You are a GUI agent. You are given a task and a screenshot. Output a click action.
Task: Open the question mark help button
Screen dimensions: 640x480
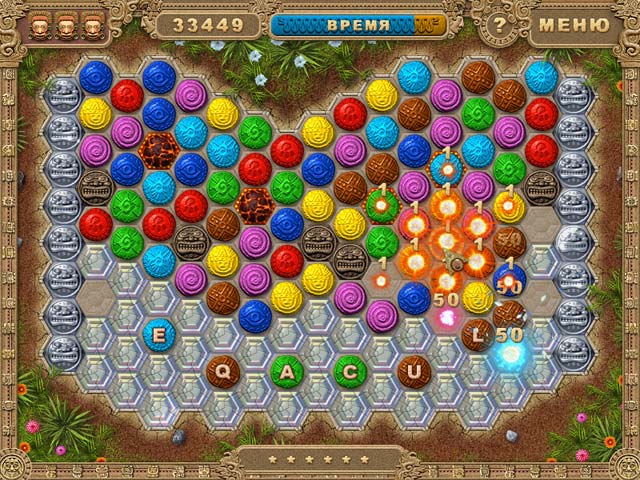tap(496, 25)
